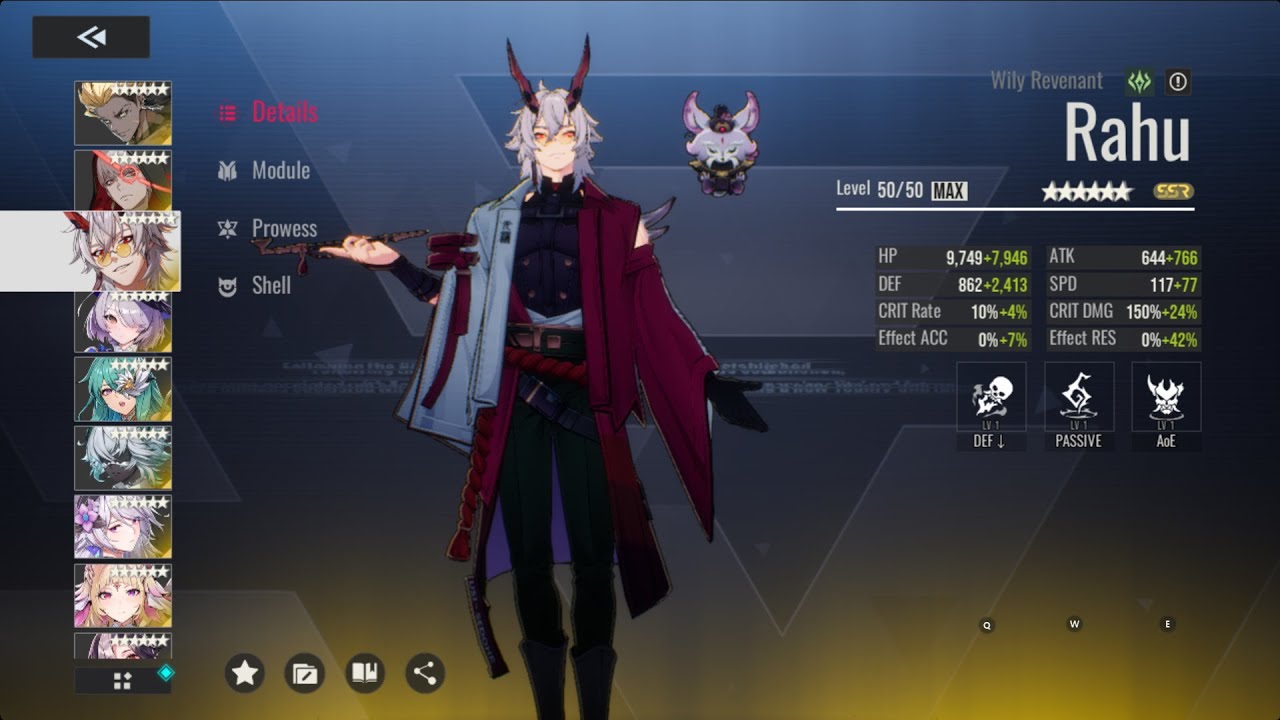Select the red-visor character portrait
This screenshot has width=1280, height=720.
[x=123, y=180]
